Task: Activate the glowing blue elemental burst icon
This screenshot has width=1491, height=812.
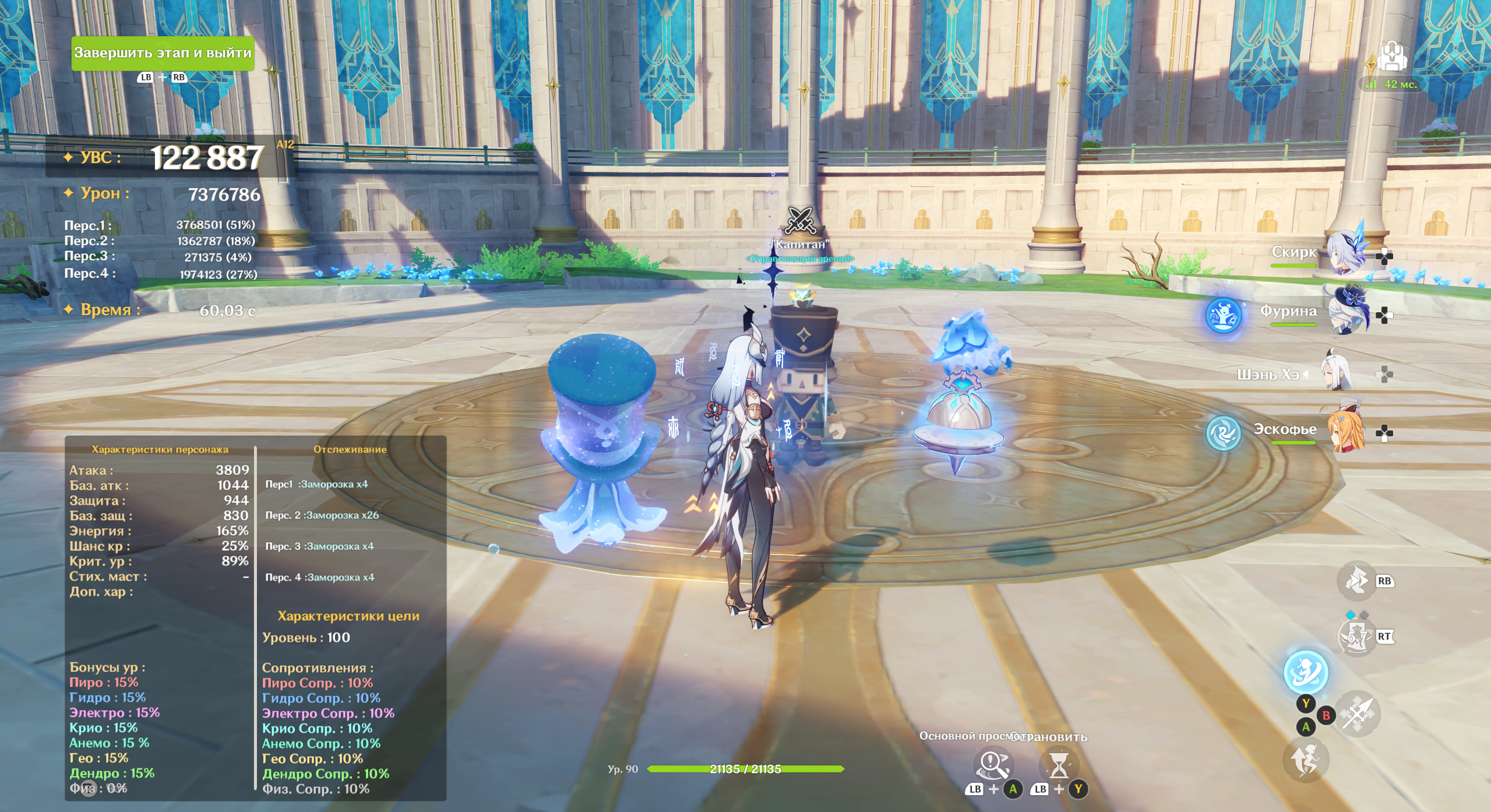Action: (x=1306, y=672)
